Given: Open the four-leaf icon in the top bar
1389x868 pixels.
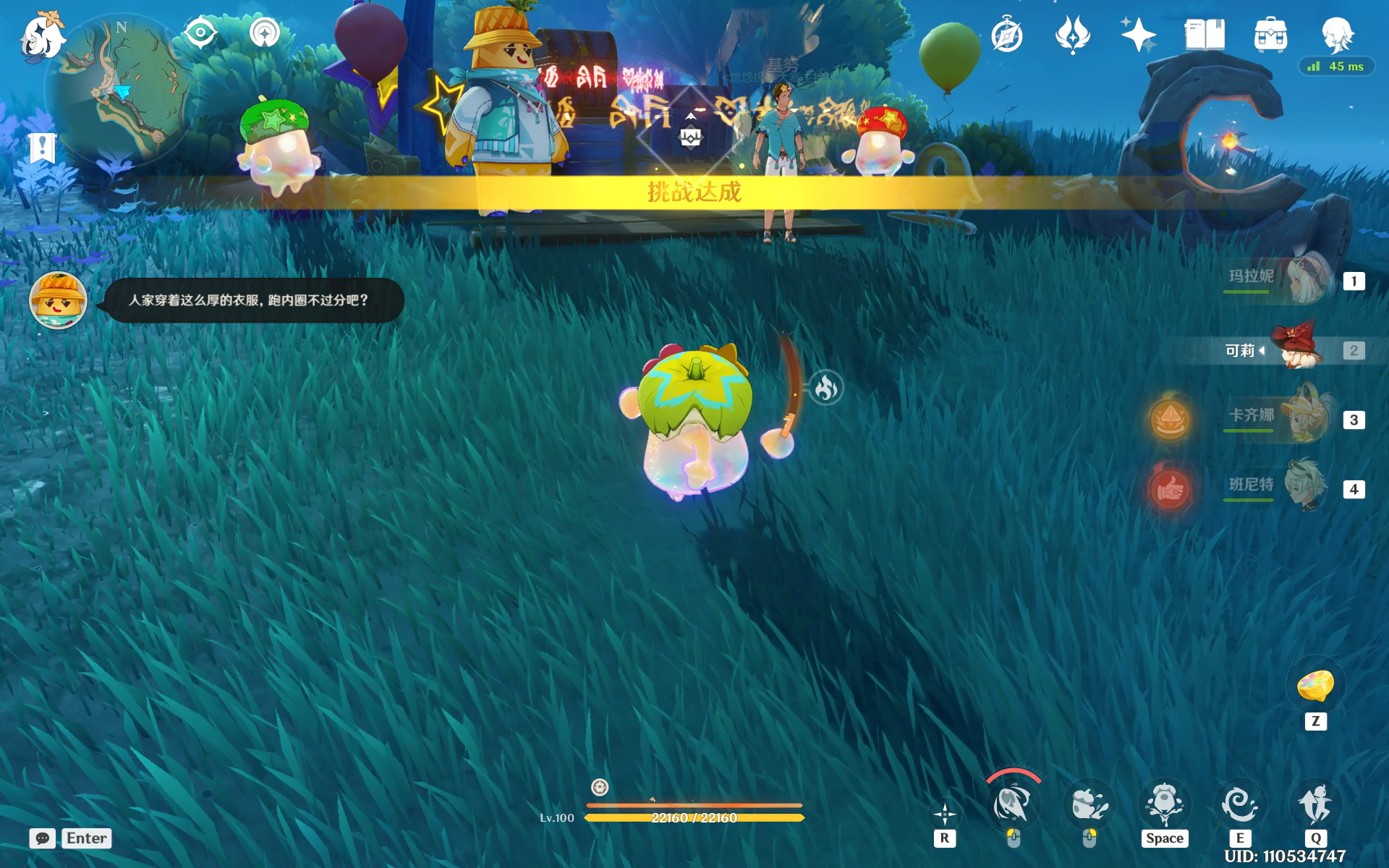Looking at the screenshot, I should 1072,35.
